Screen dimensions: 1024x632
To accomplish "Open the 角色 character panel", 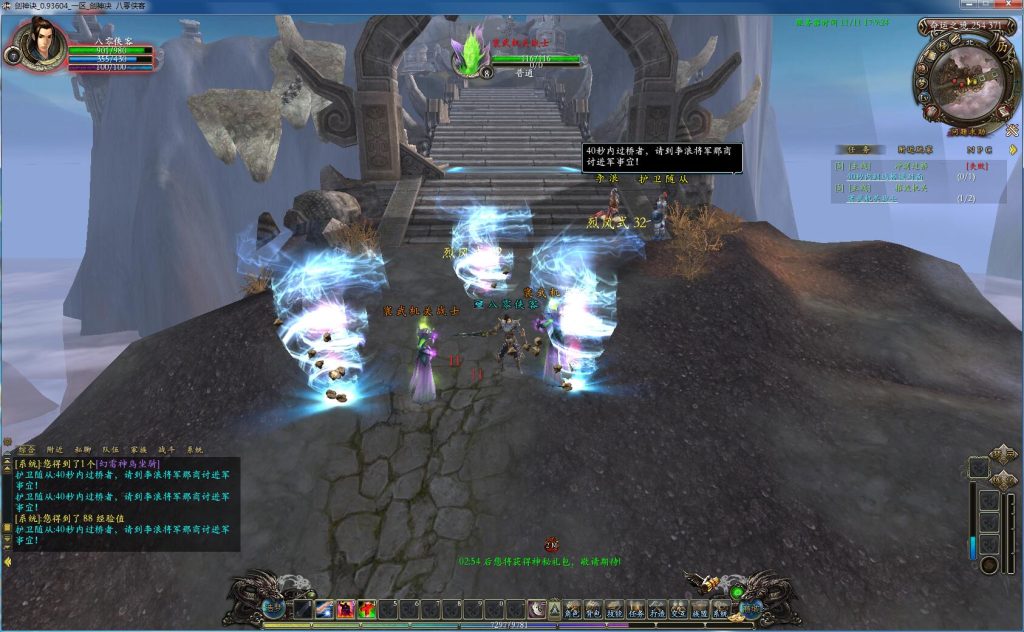I will pyautogui.click(x=570, y=609).
